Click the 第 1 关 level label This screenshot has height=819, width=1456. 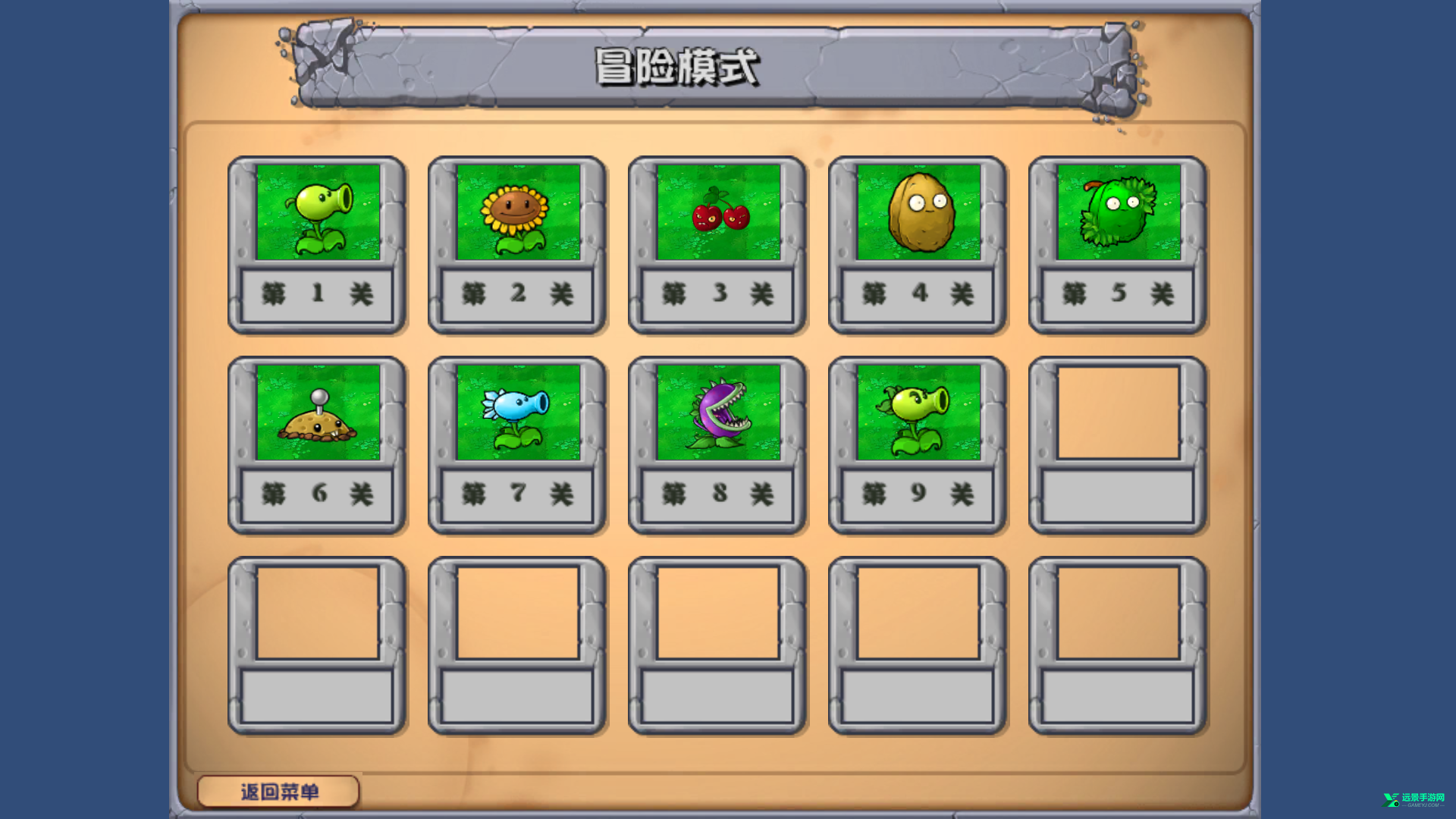click(318, 296)
